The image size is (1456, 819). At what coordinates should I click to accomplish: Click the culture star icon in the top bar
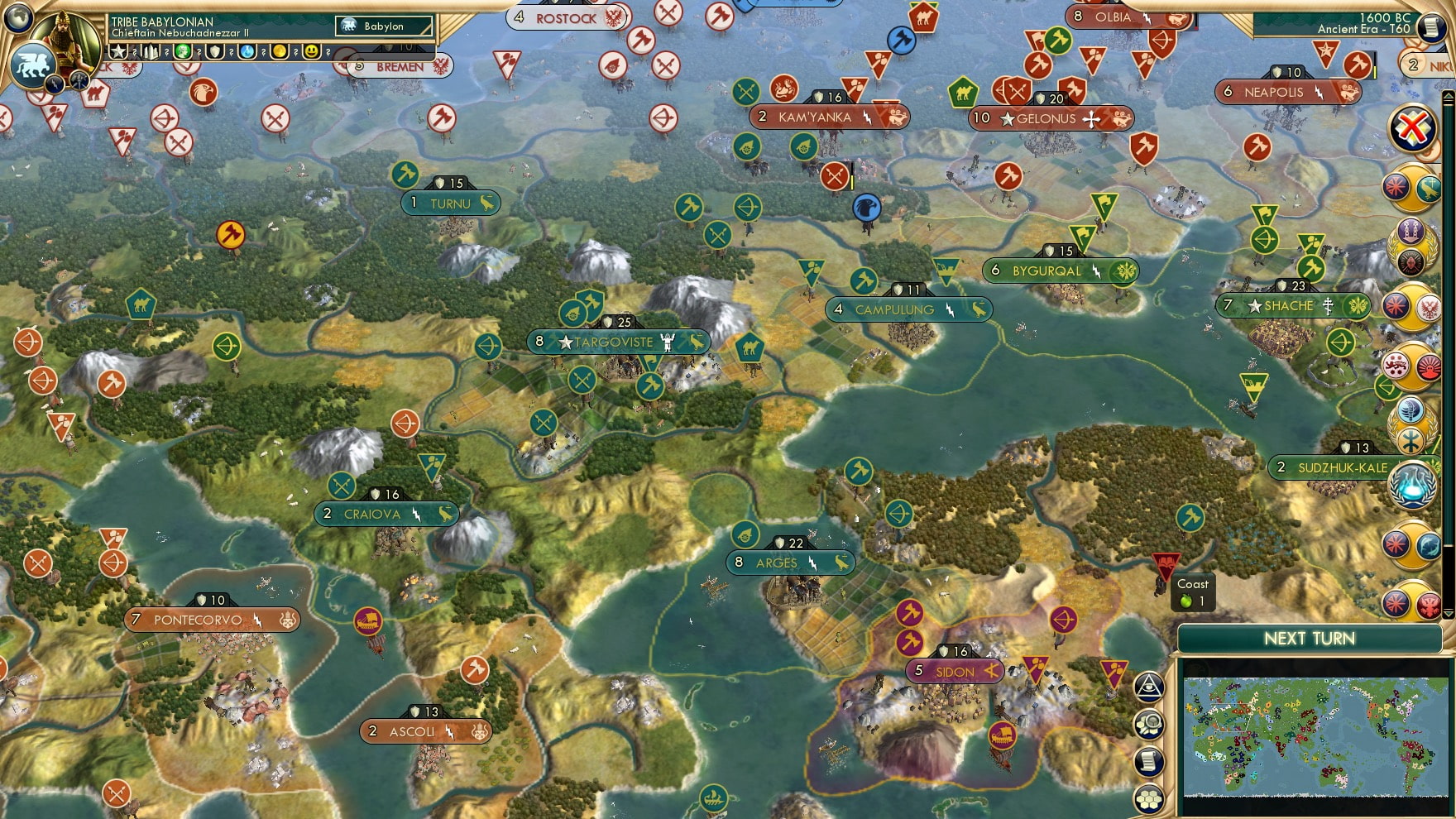(118, 52)
